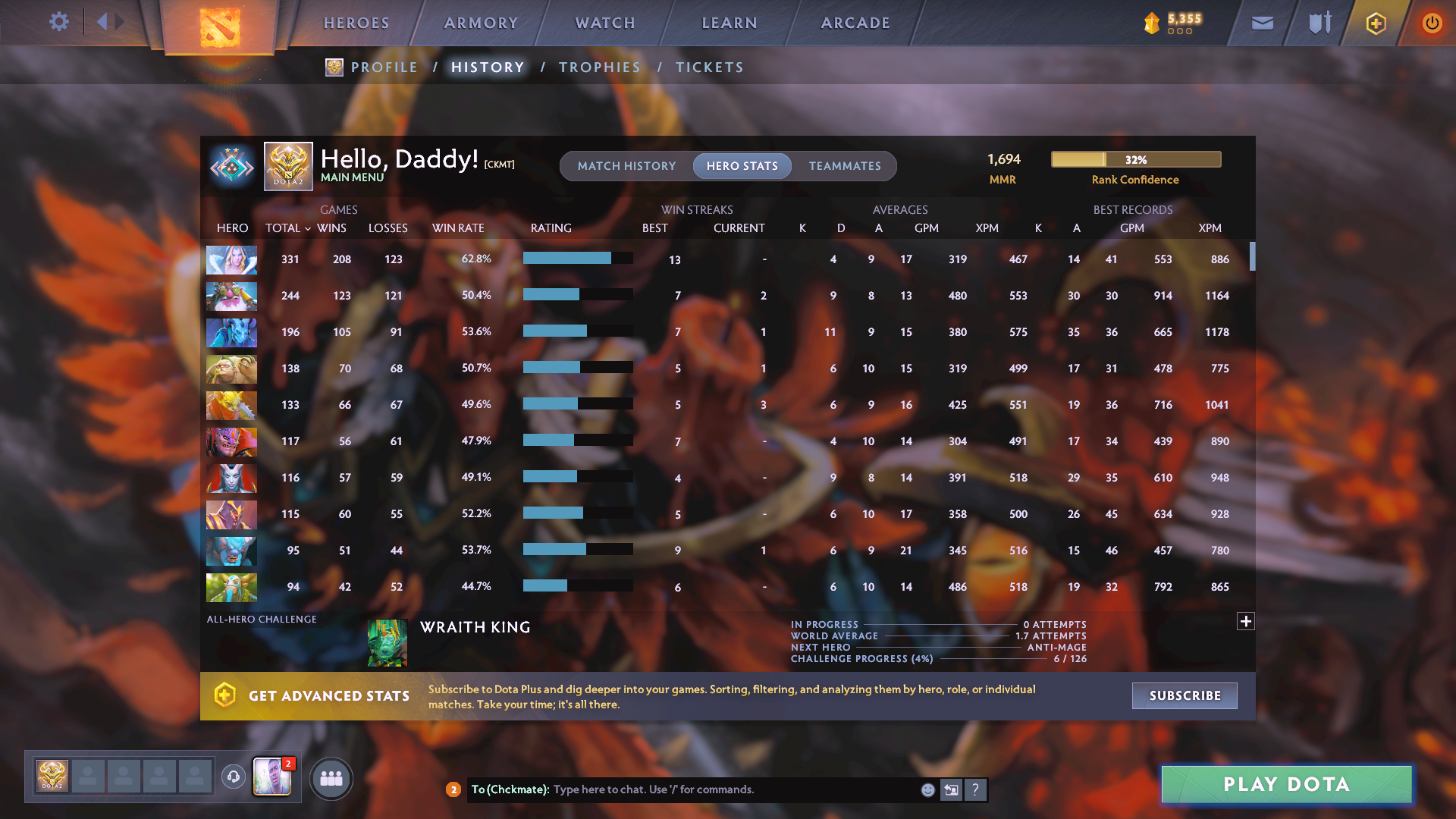Open the TOTAL column sort dropdown
1456x819 pixels.
[x=289, y=228]
